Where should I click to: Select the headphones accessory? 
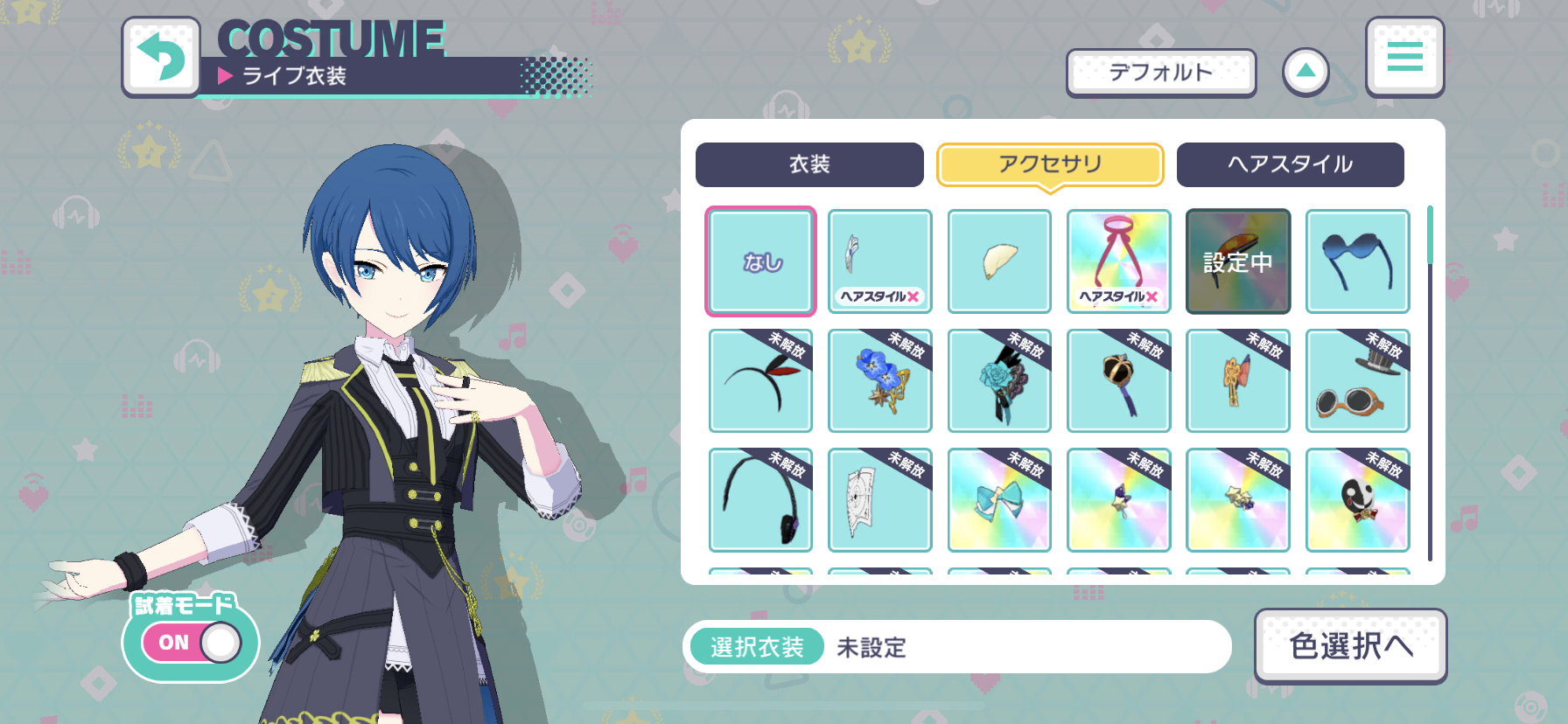760,499
